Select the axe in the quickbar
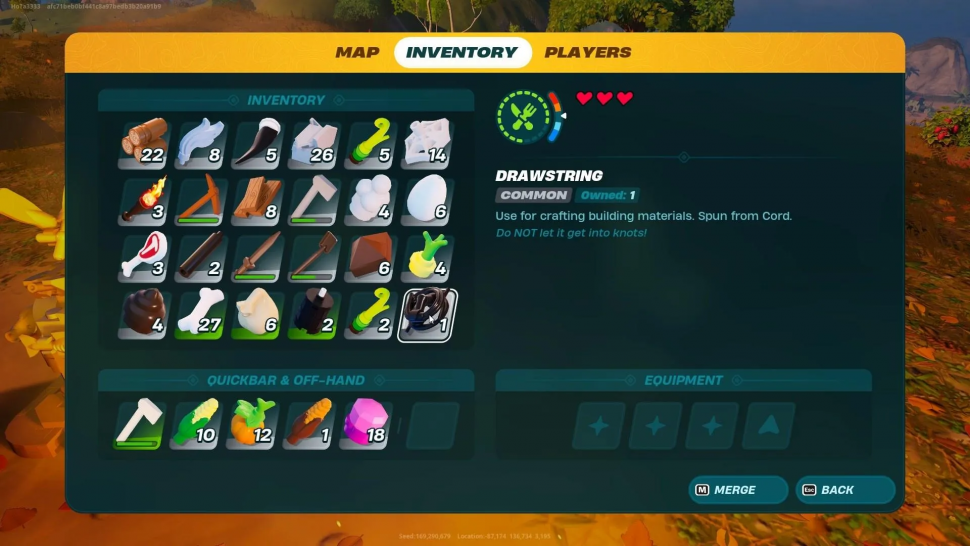The image size is (970, 546). 138,424
